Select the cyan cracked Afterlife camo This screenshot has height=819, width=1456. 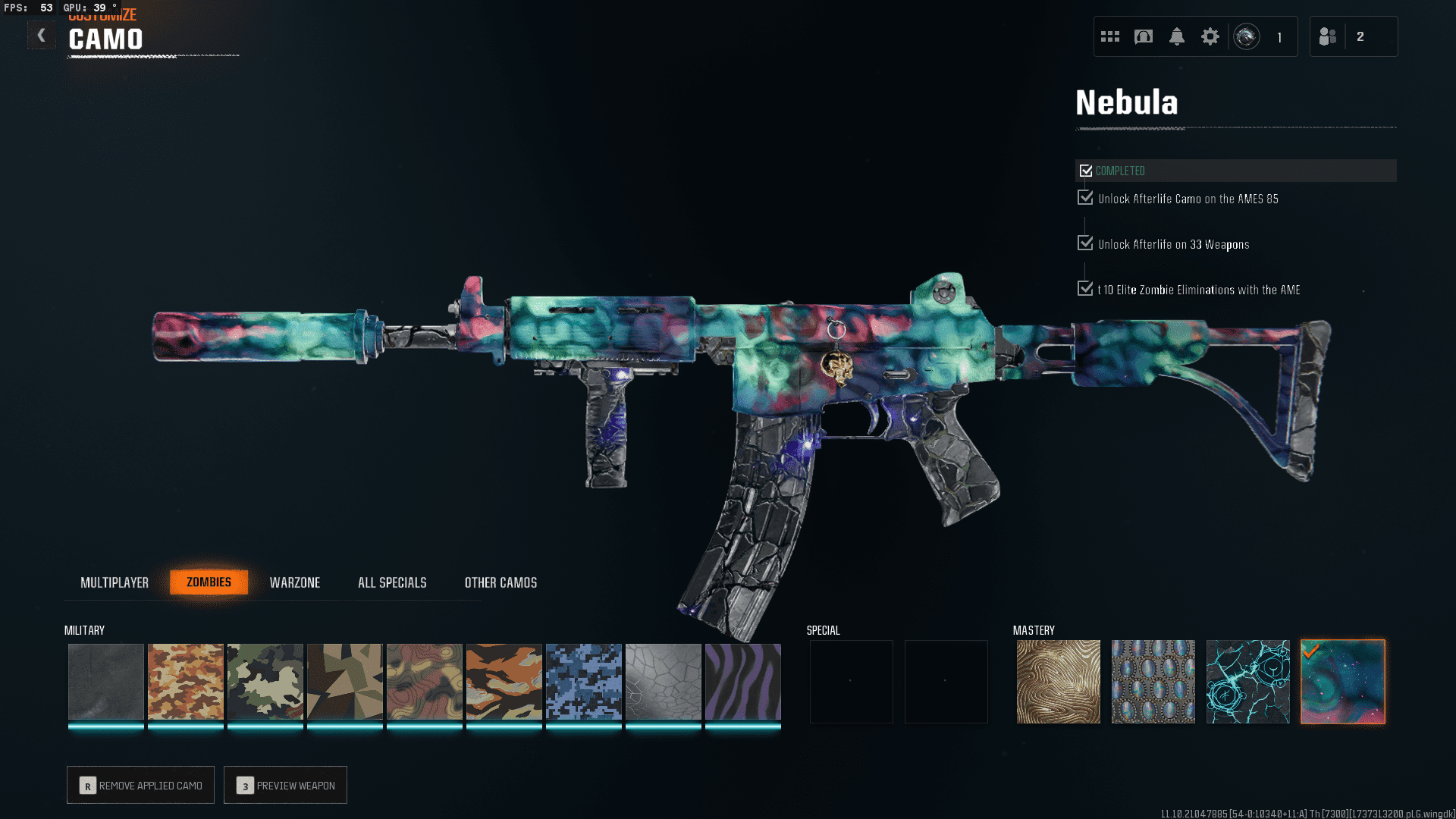pyautogui.click(x=1247, y=681)
